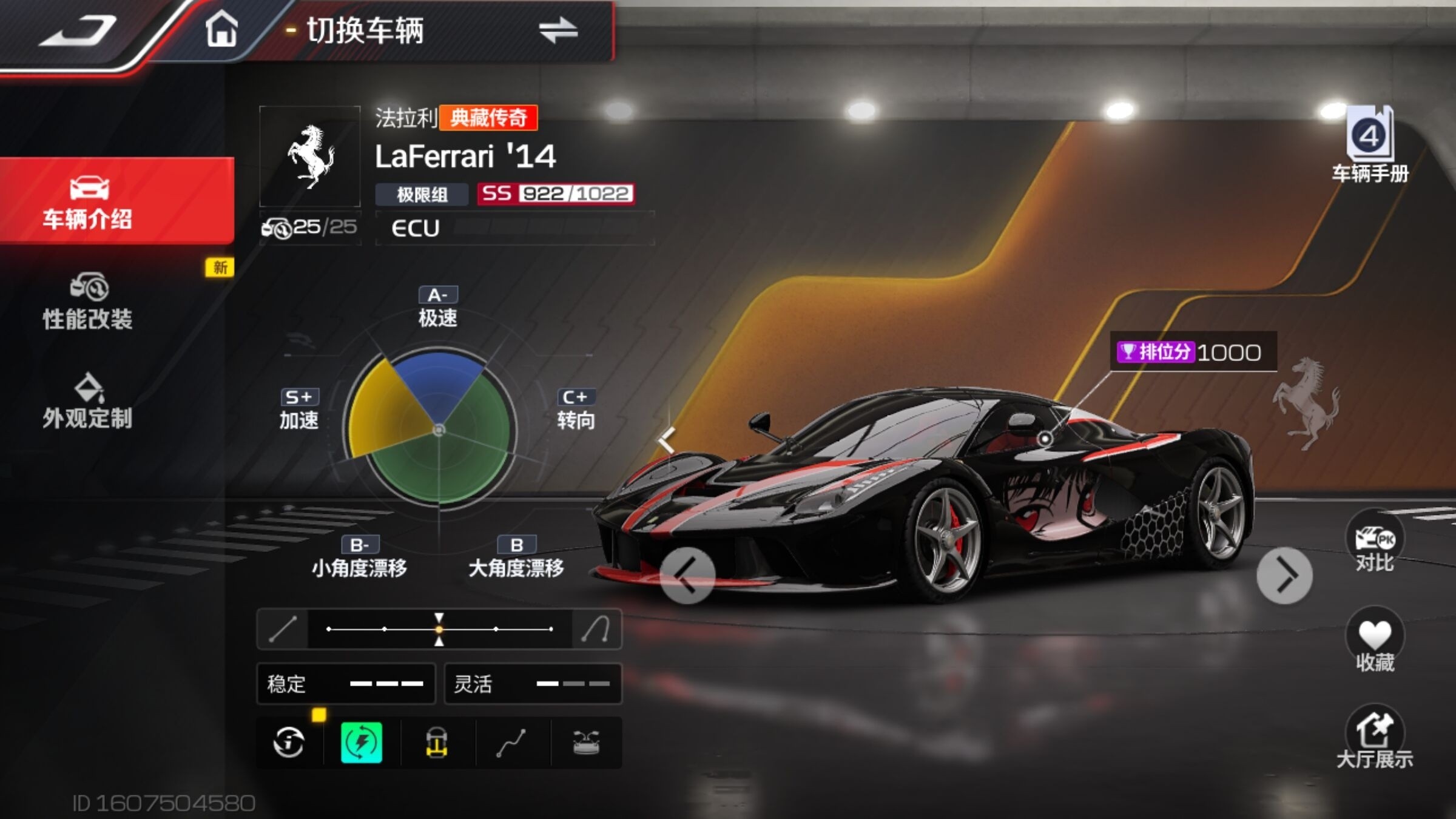Screen dimensions: 1456x819
Task: Return to the home screen via house icon
Action: click(221, 30)
